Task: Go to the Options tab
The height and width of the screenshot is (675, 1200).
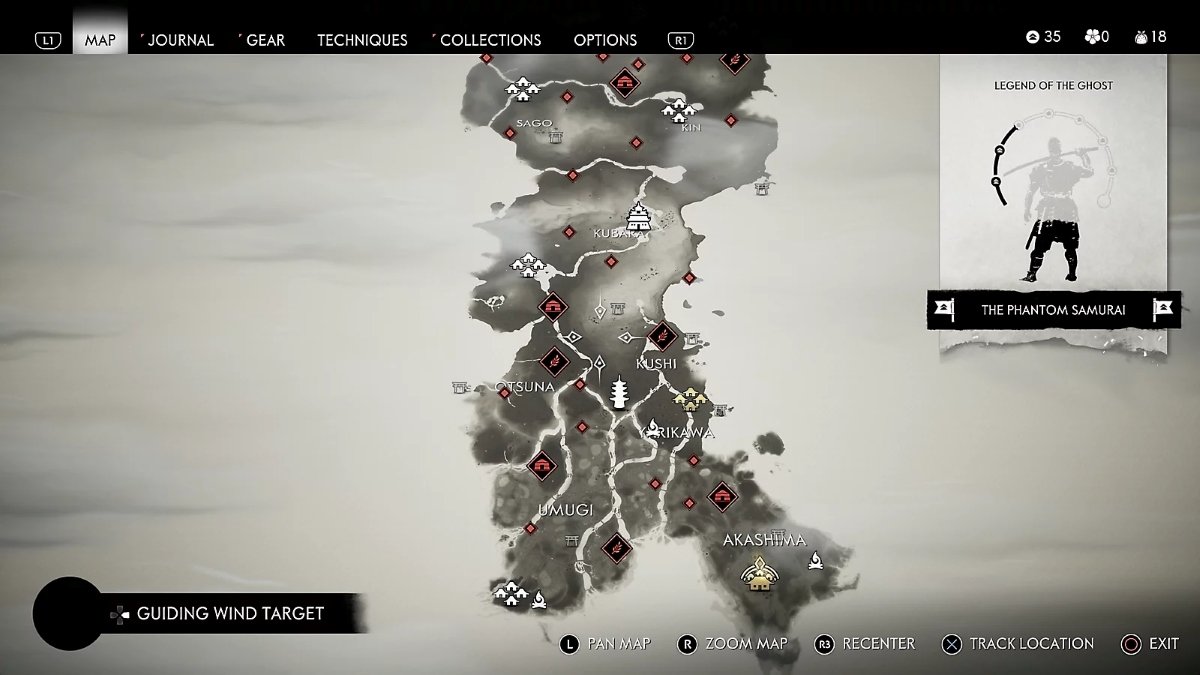Action: click(605, 40)
